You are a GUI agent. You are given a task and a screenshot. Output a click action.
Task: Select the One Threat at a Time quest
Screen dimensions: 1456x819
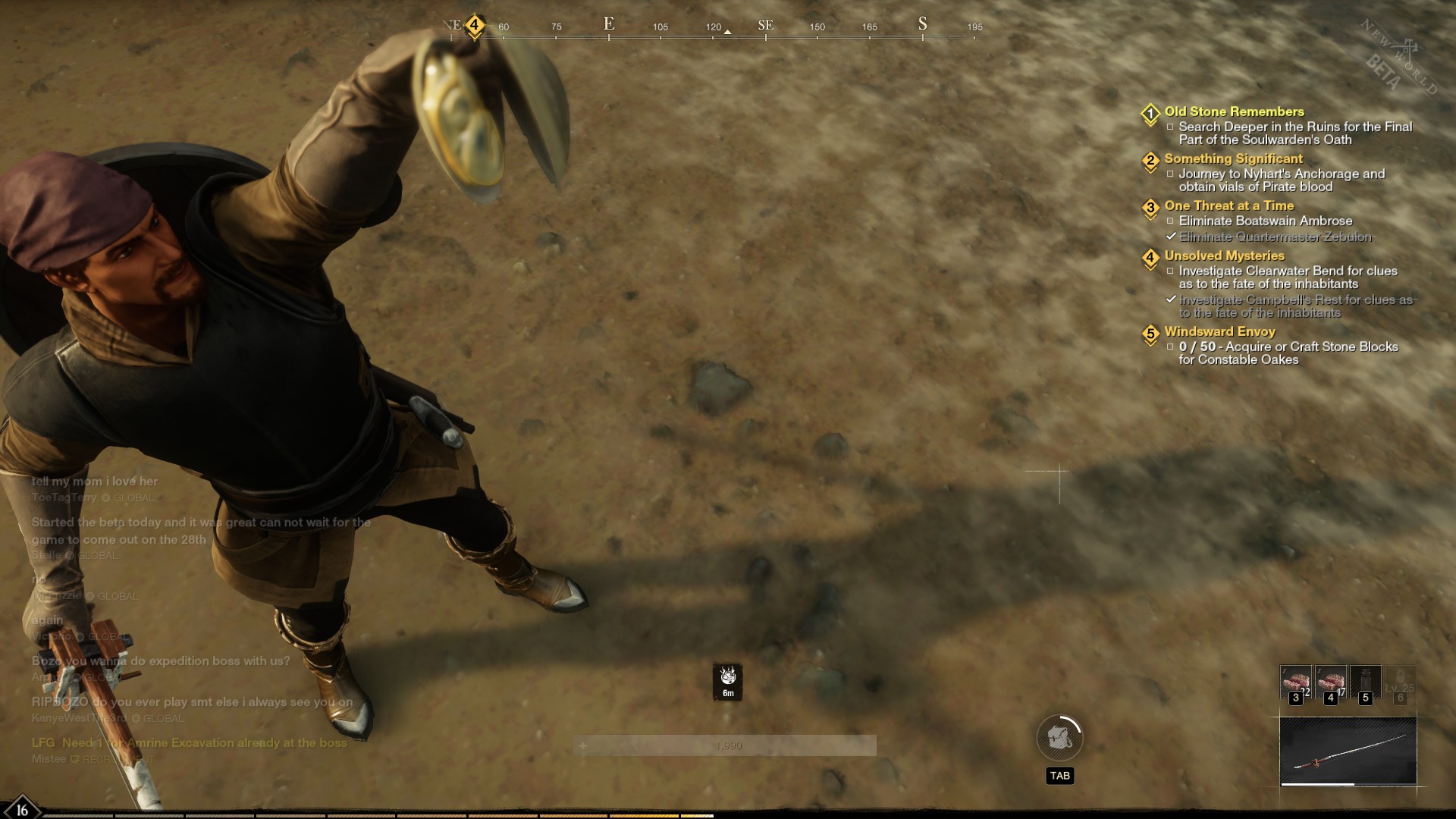(x=1228, y=206)
